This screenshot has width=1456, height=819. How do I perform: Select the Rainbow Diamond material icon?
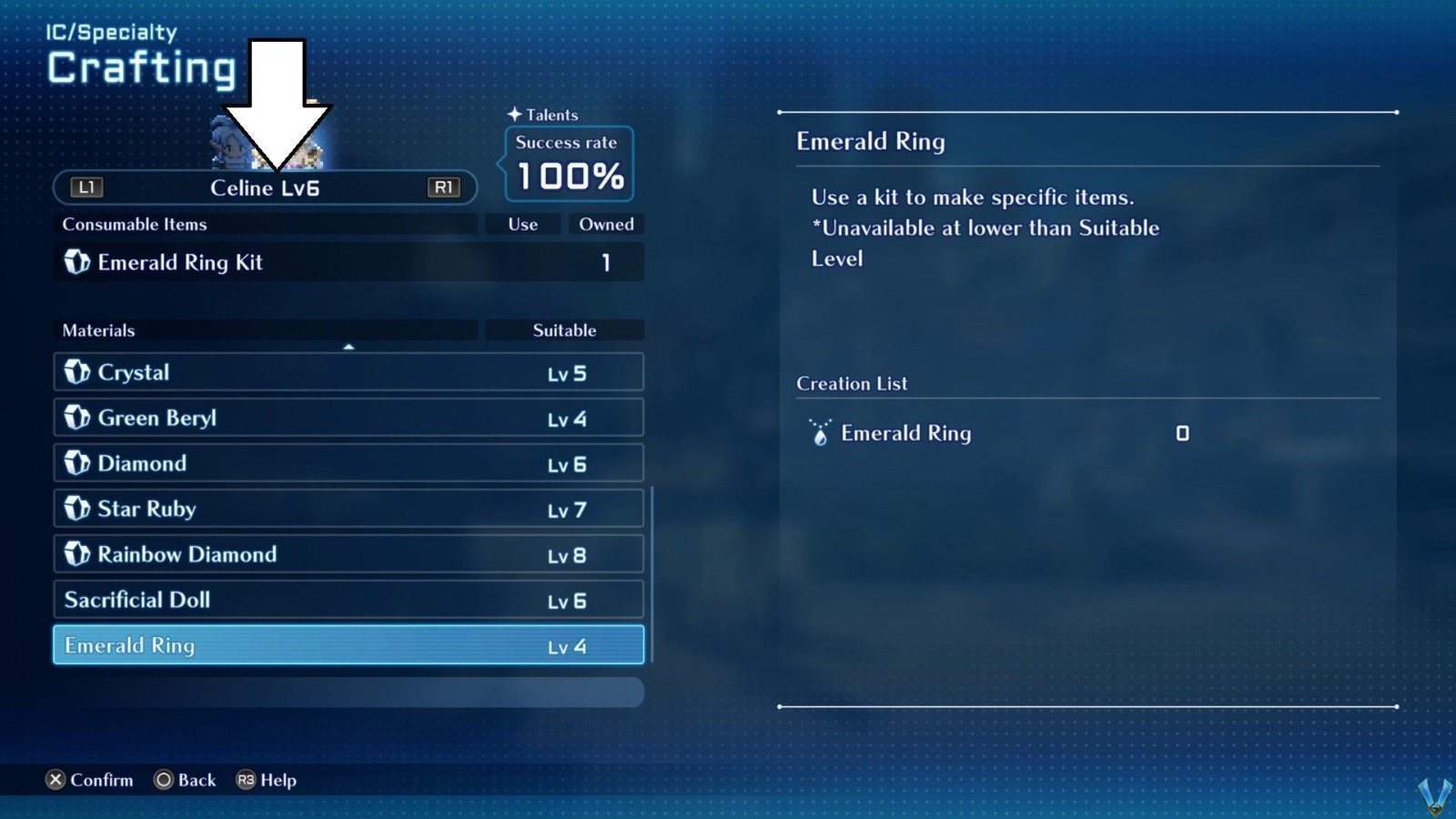point(76,554)
